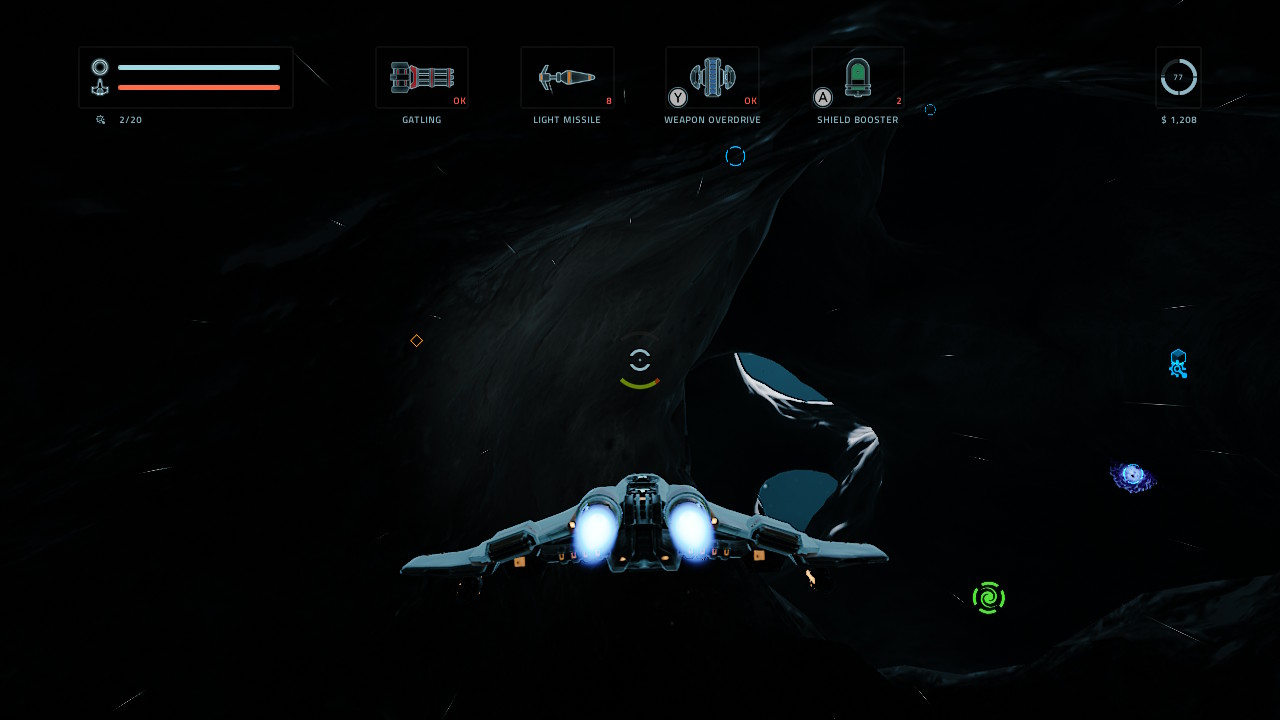This screenshot has width=1280, height=720.
Task: Click the green spiral jump gate marker
Action: [x=989, y=598]
